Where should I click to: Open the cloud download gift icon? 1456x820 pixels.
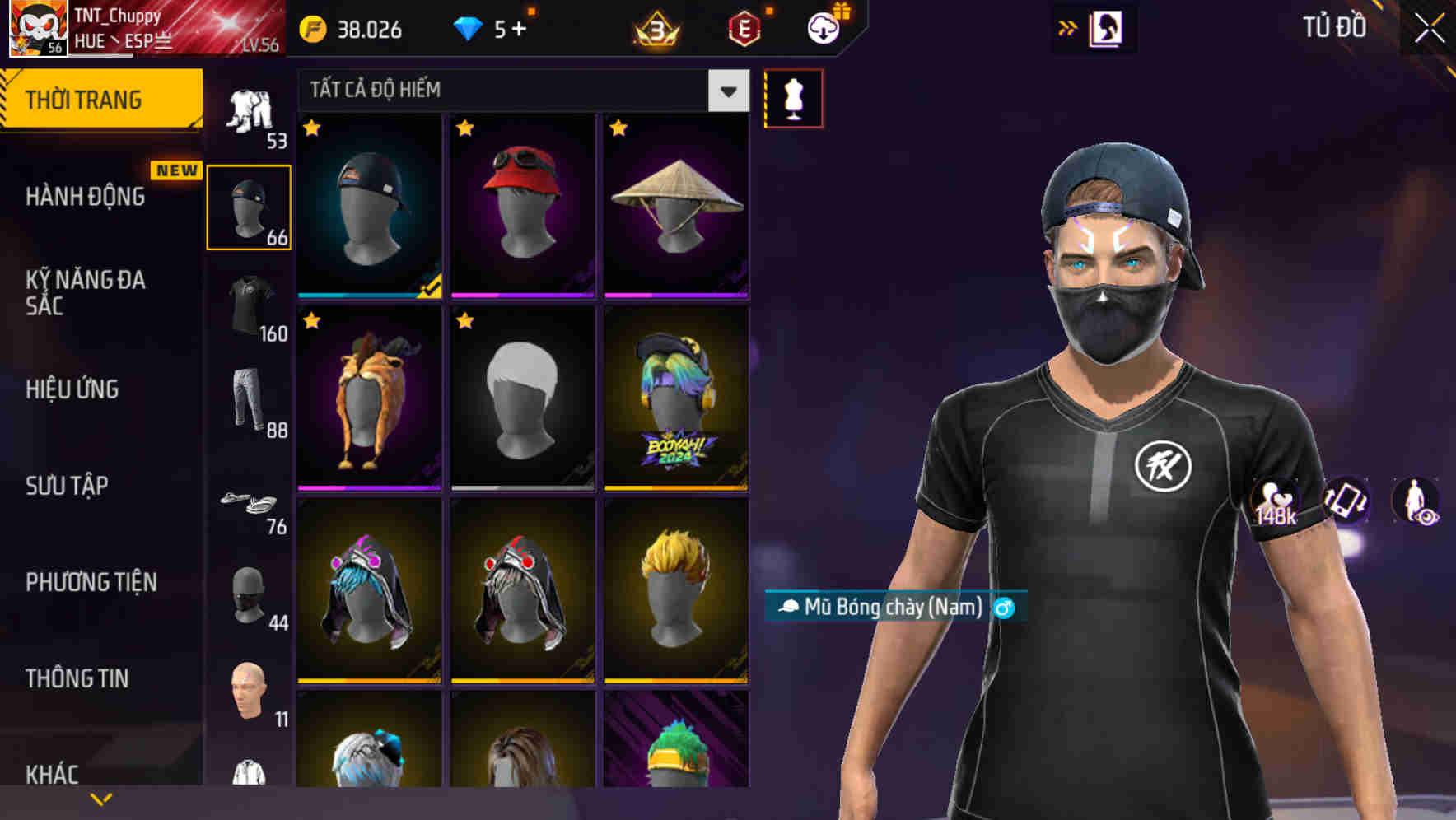[821, 27]
